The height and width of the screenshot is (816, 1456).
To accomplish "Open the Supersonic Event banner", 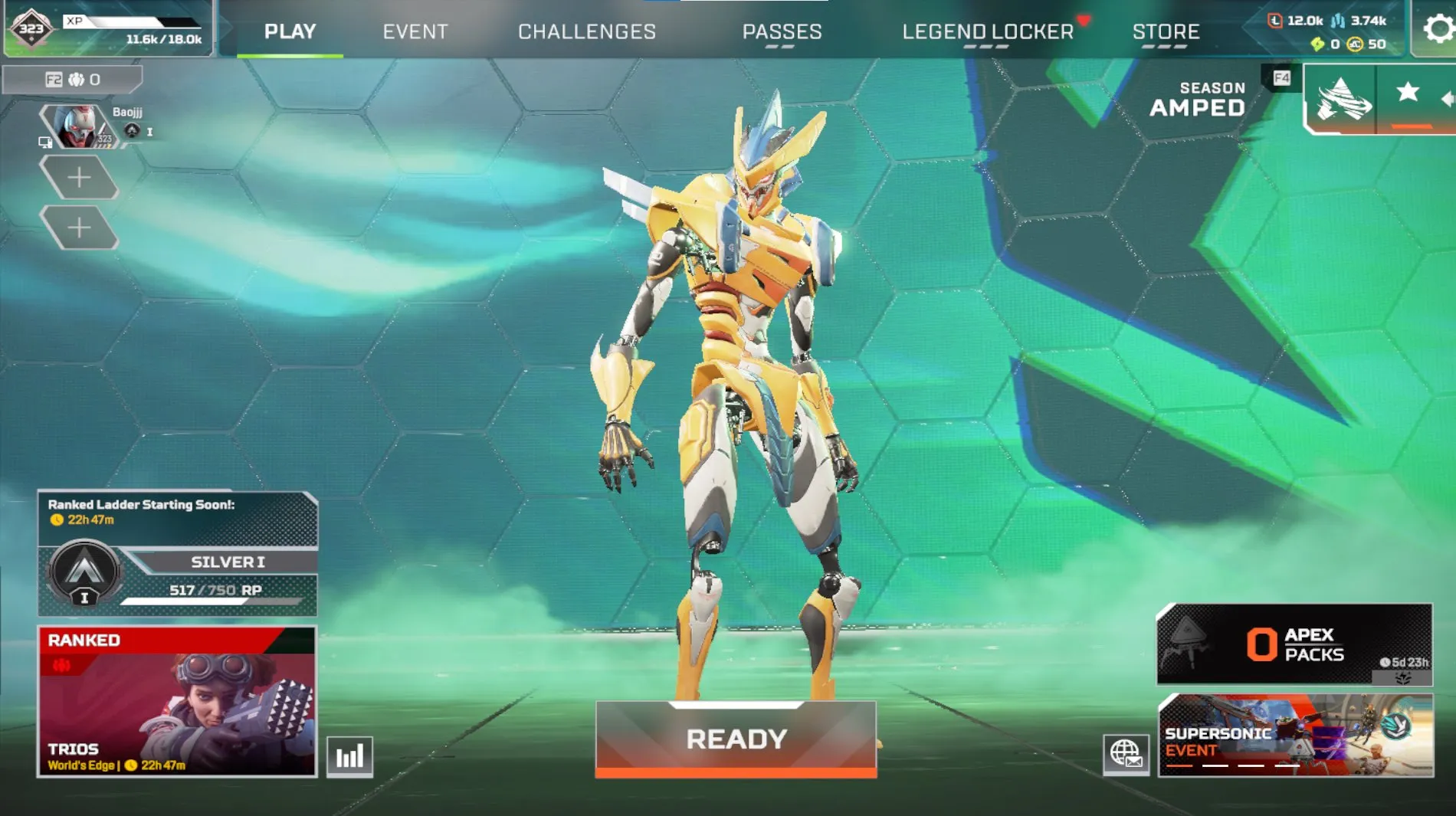I will tap(1294, 739).
